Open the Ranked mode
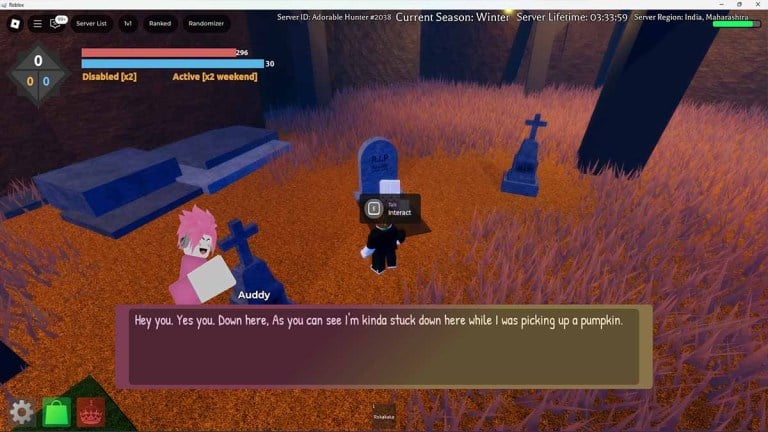Viewport: 768px width, 432px height. 160,23
